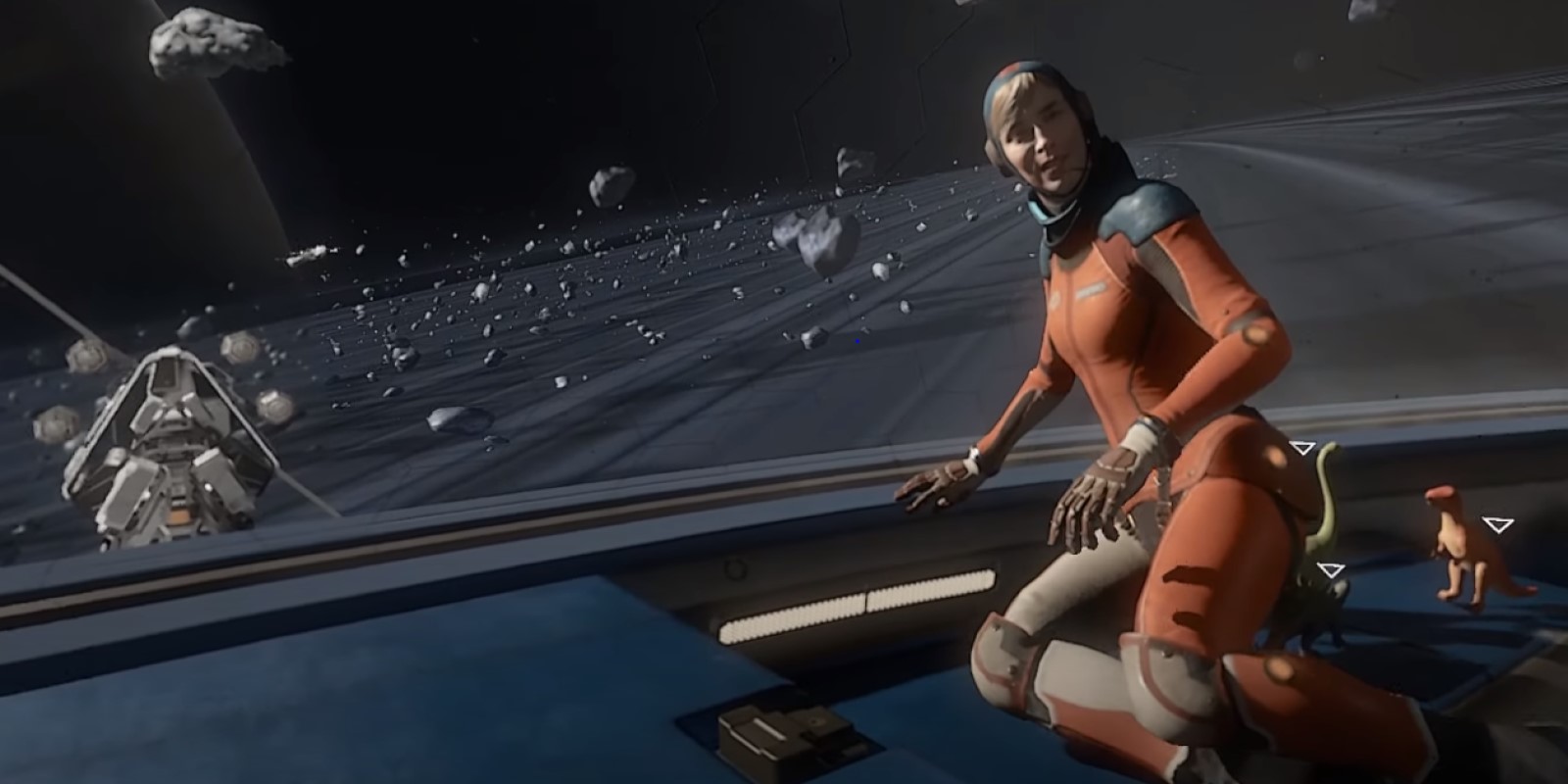
Task: Select the triangle marker beside the orange dinosaur toy
Action: pos(1496,525)
